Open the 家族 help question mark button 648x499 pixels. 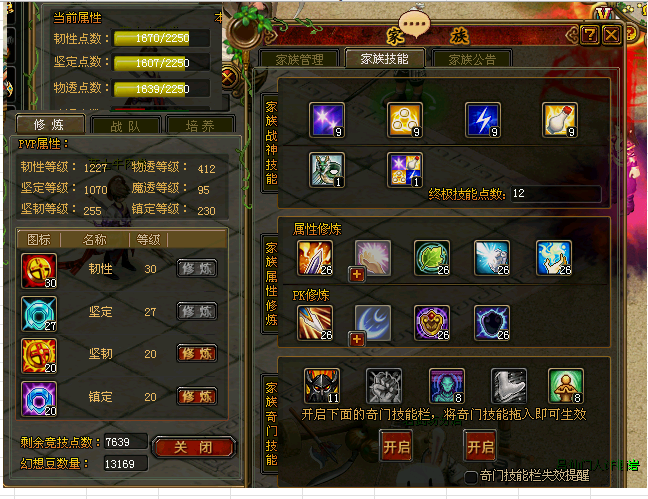pyautogui.click(x=590, y=35)
